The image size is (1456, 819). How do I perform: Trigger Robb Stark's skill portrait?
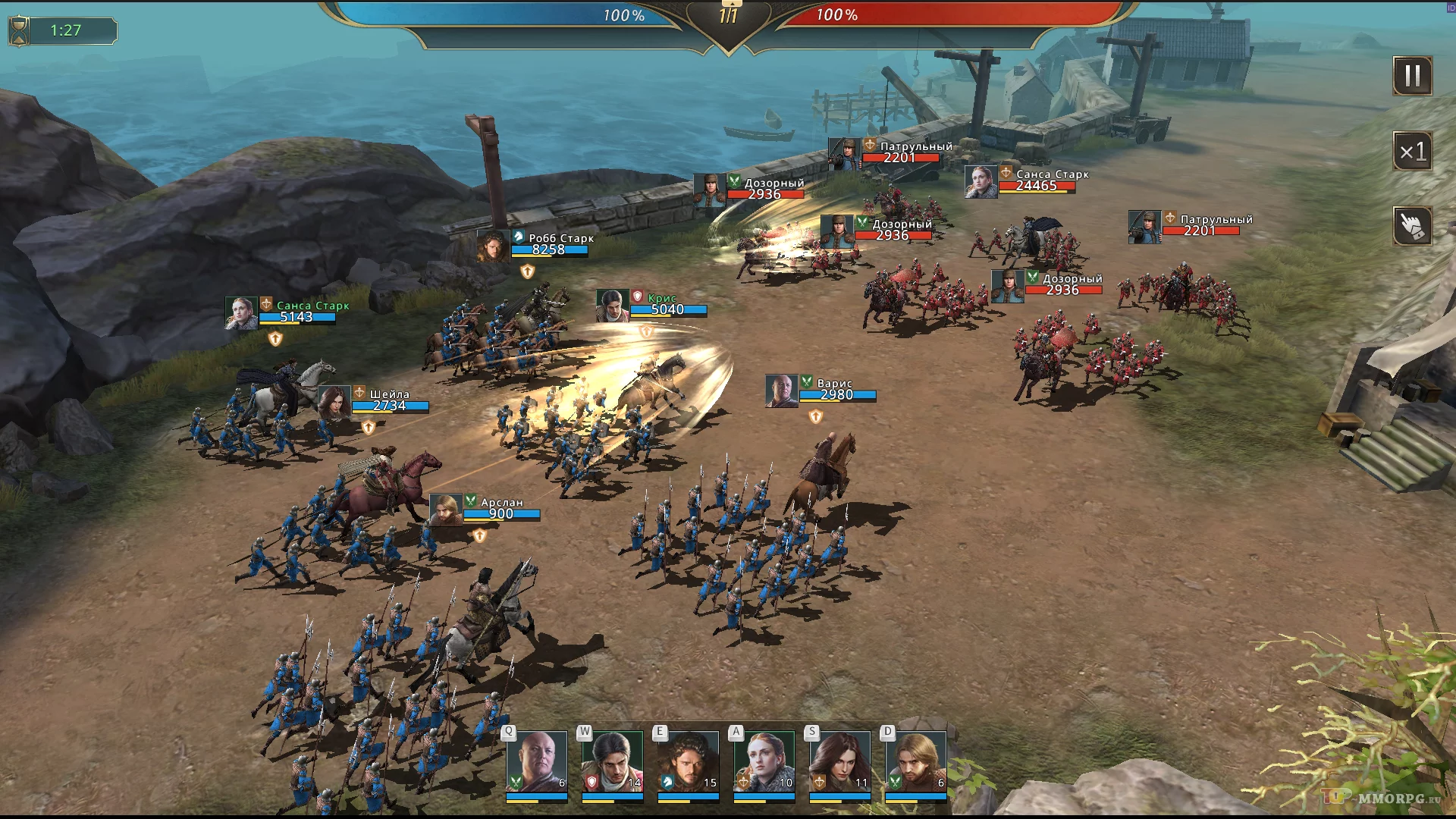[x=688, y=762]
